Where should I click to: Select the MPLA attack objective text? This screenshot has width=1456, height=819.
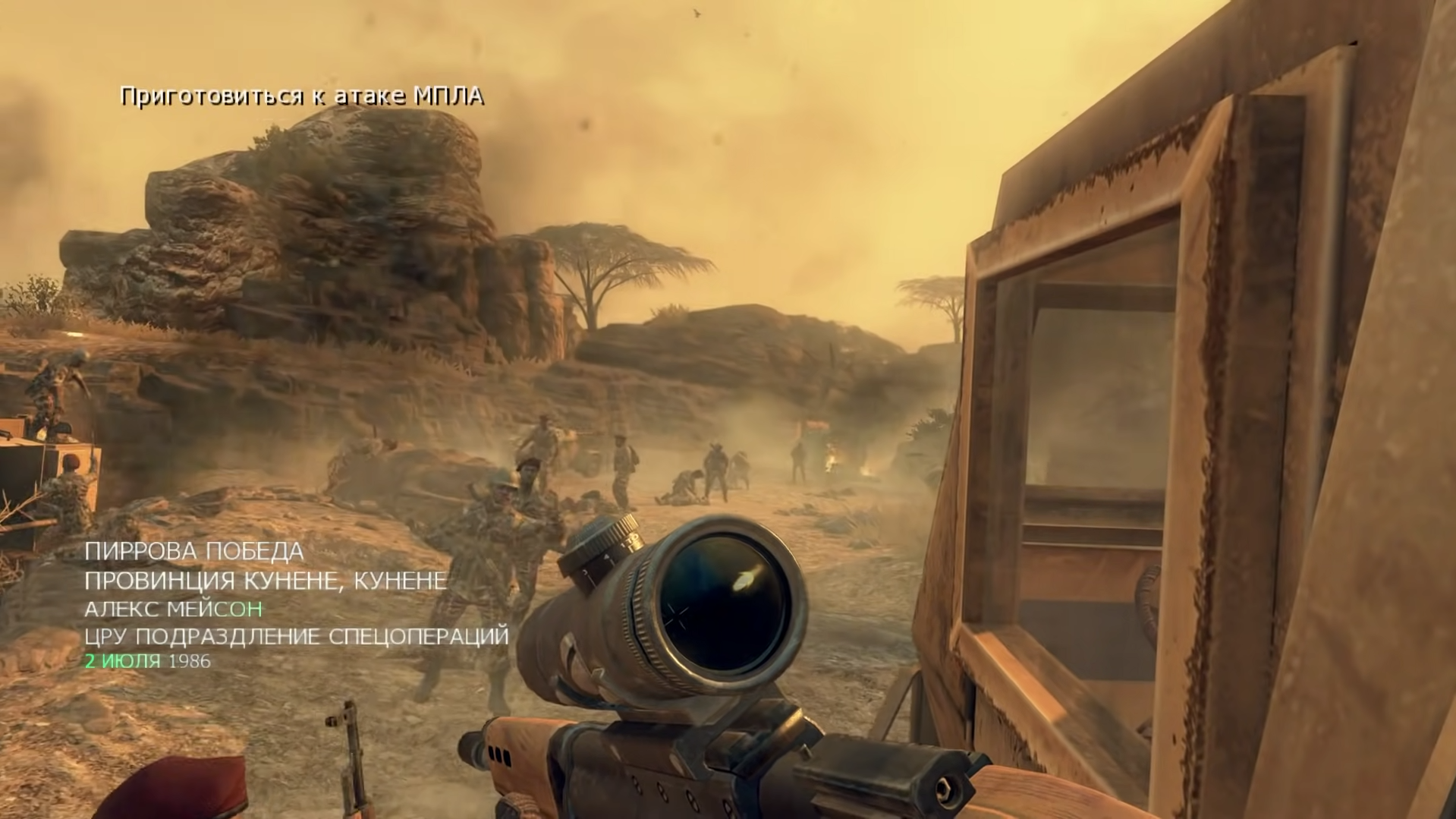point(301,96)
